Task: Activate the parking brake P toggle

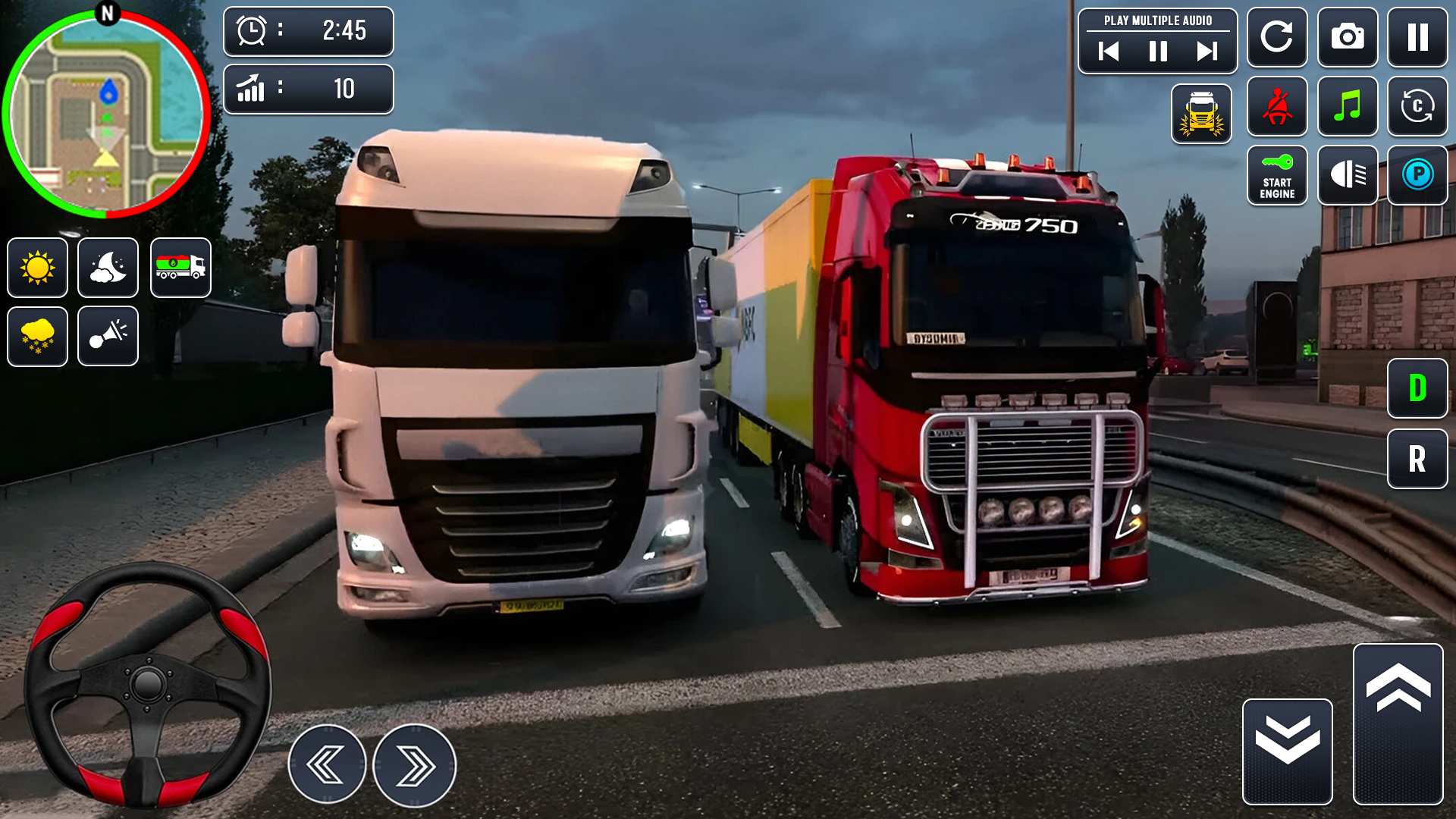Action: click(x=1417, y=176)
